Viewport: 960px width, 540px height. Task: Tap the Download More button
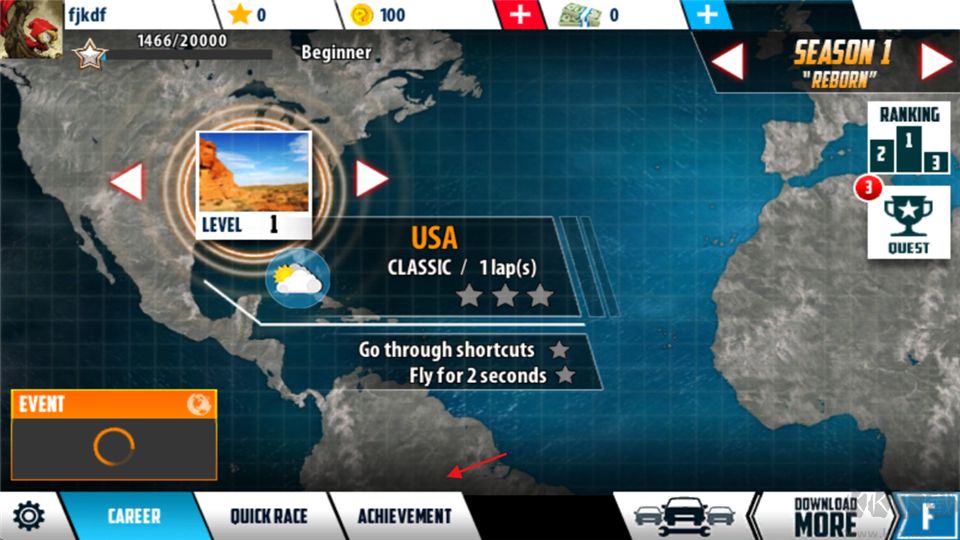pyautogui.click(x=825, y=516)
